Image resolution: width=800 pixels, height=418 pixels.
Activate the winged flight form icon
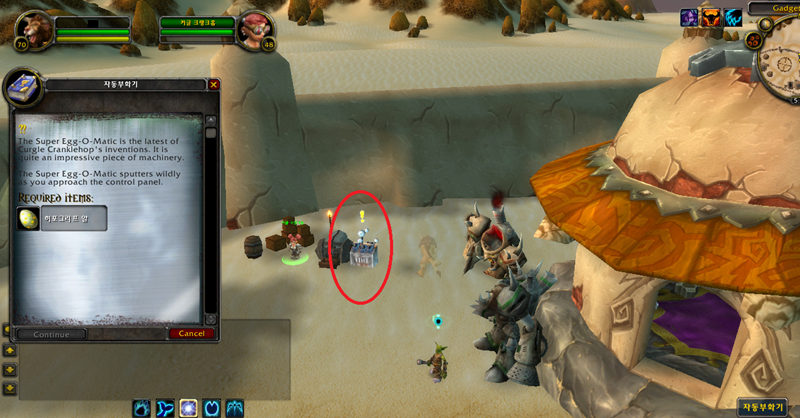[234, 408]
